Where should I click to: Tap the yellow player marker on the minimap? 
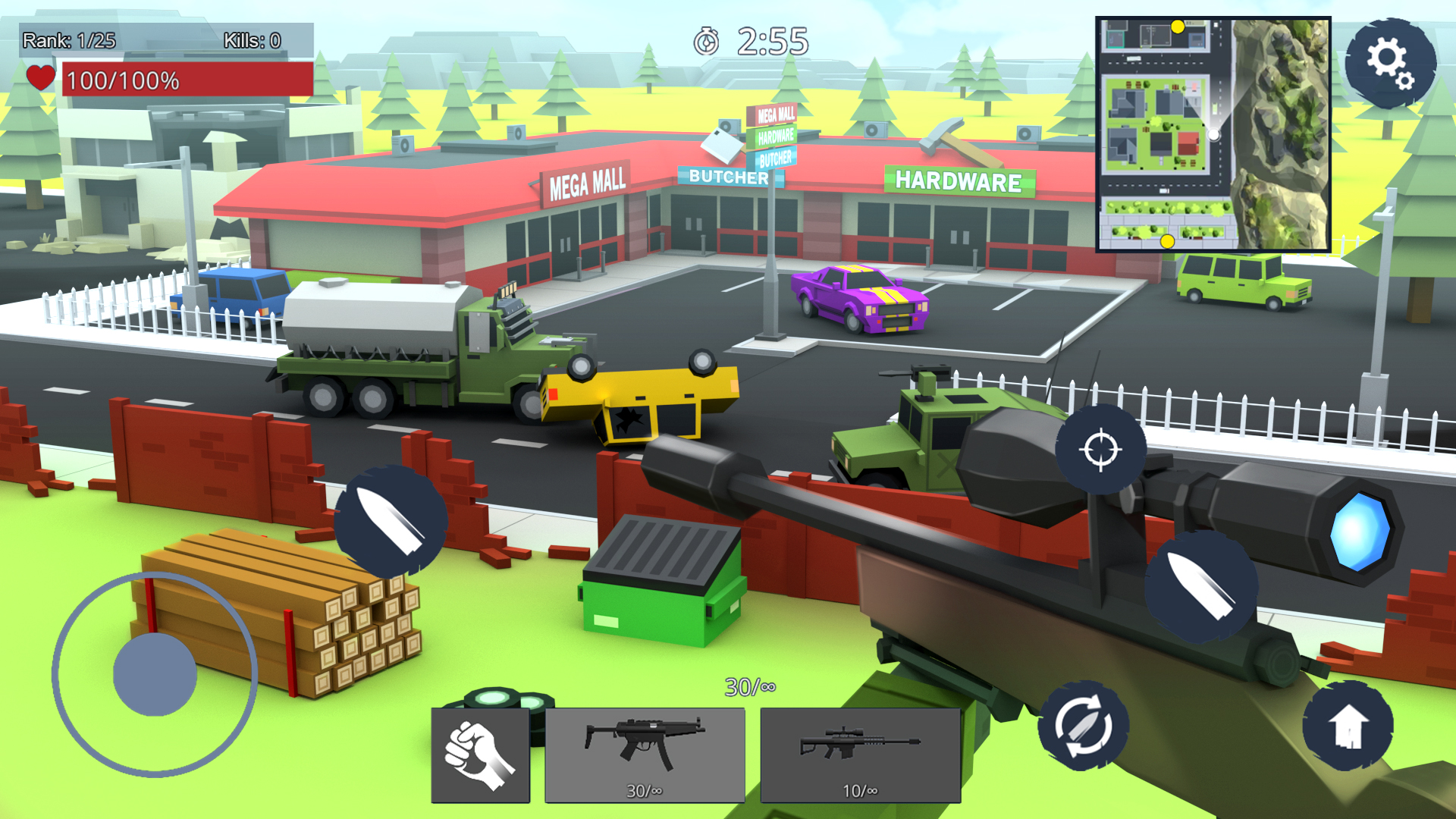pyautogui.click(x=1178, y=25)
